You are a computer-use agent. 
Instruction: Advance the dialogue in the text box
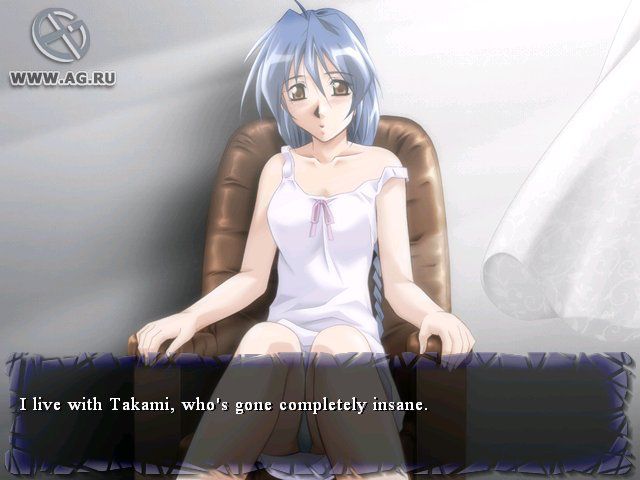click(x=320, y=408)
